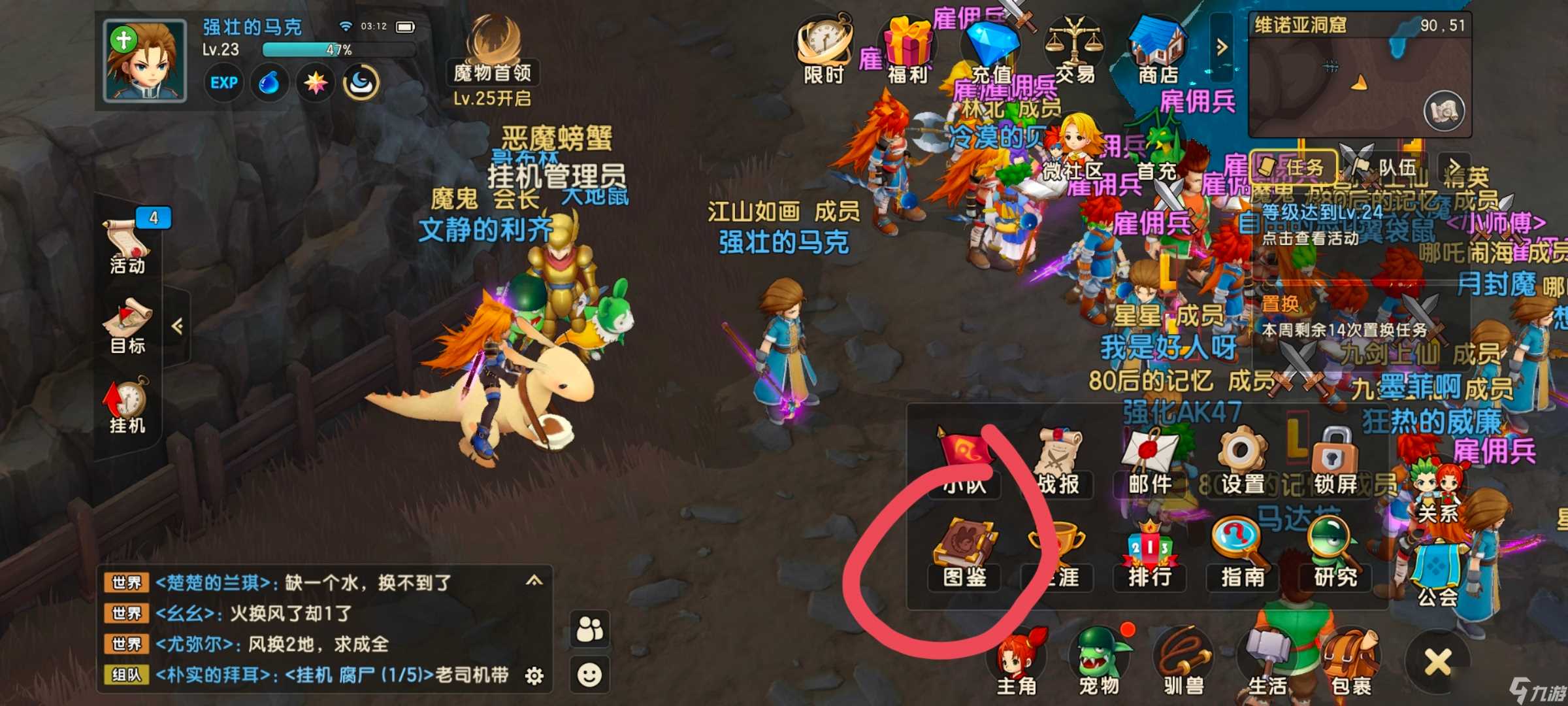Expand the minimap panel arrow
The image size is (1568, 706).
click(x=1222, y=46)
